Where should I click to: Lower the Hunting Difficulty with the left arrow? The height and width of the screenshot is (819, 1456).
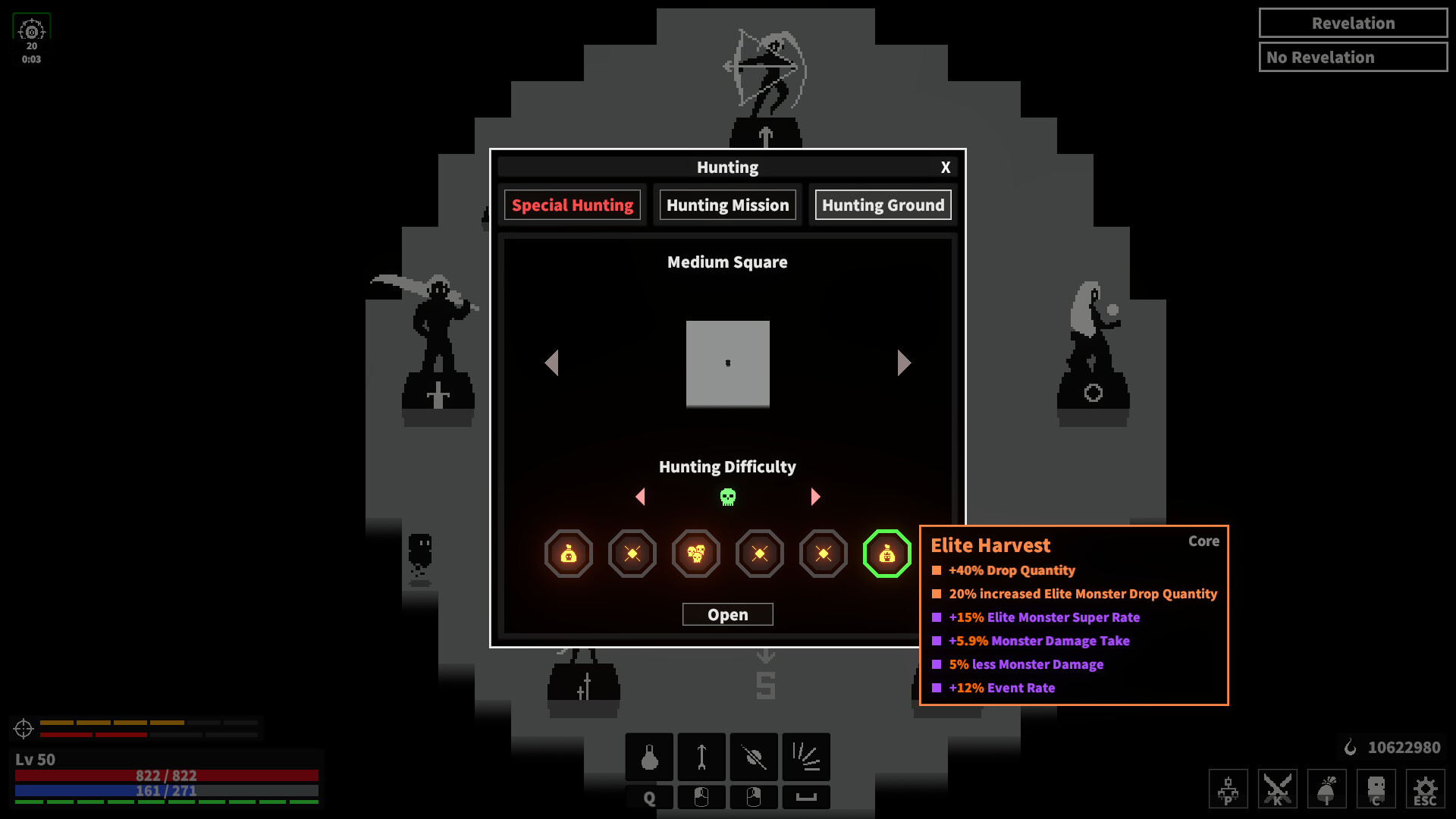(x=641, y=497)
